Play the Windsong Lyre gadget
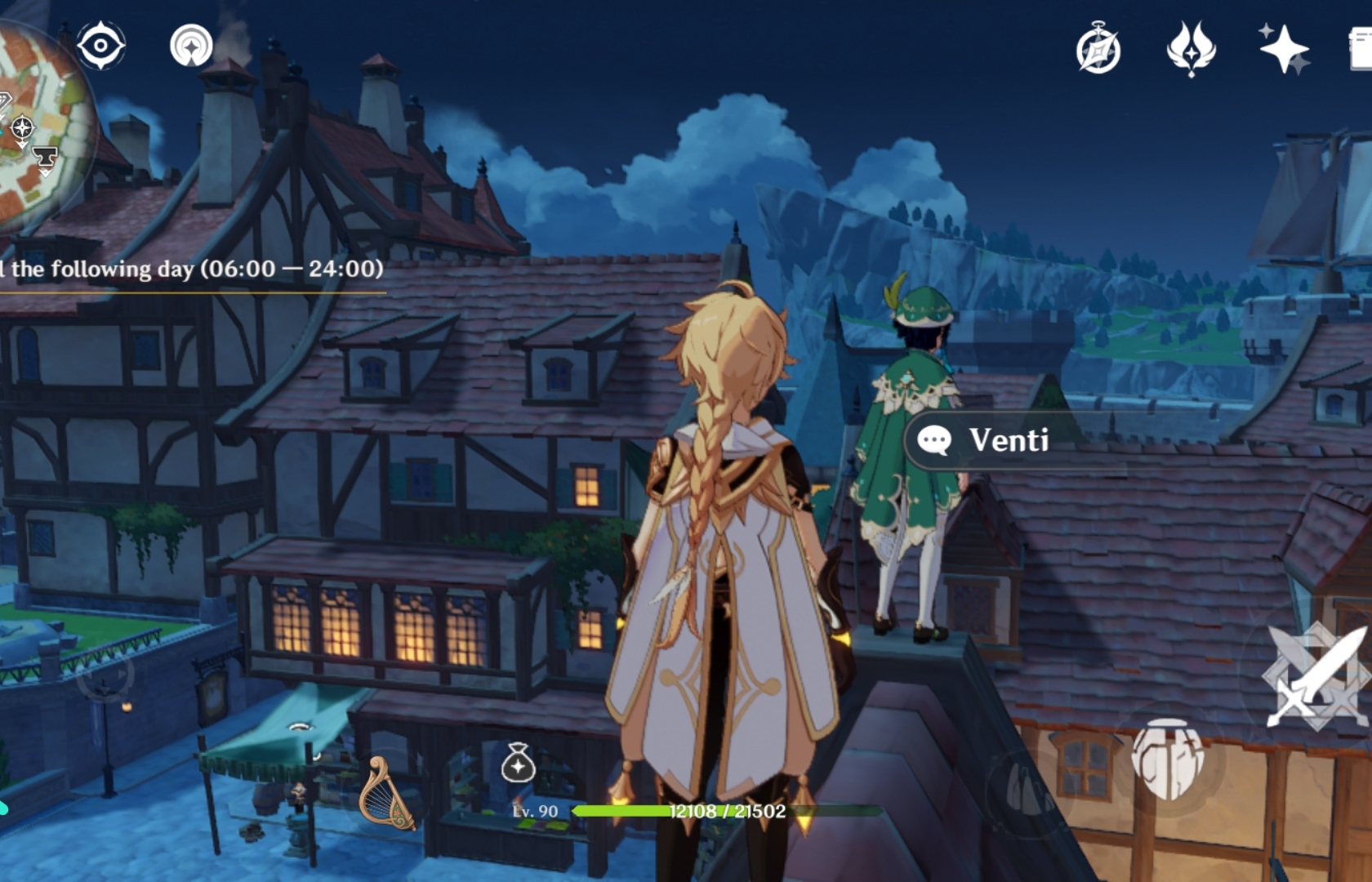This screenshot has width=1372, height=882. click(385, 791)
